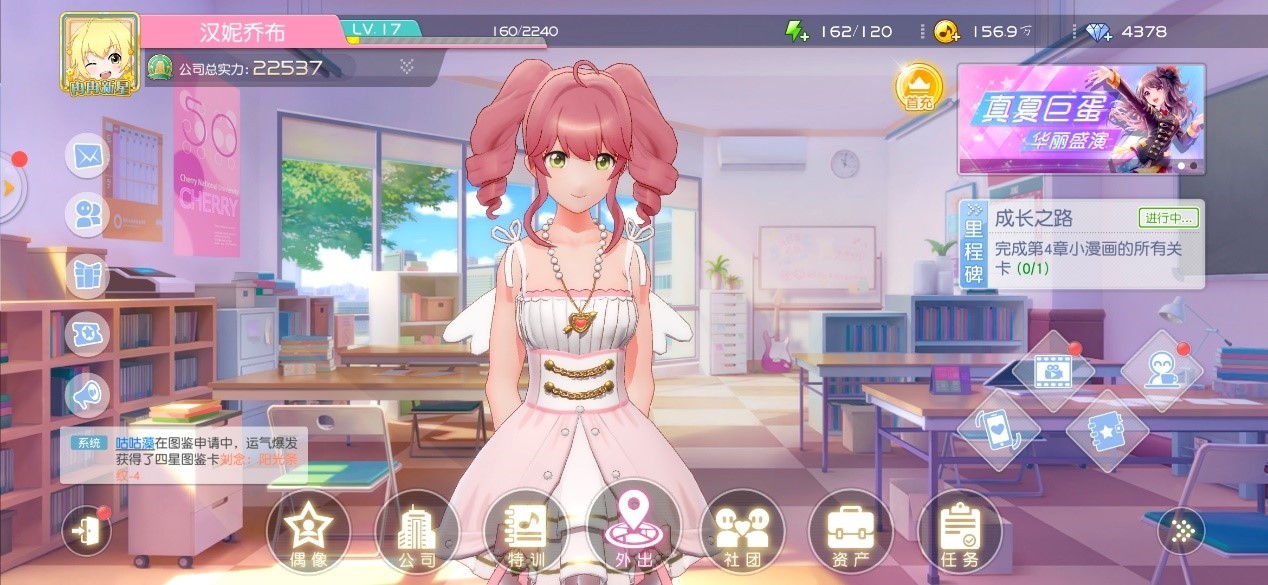Open the friends icon
The image size is (1268, 585).
[88, 215]
